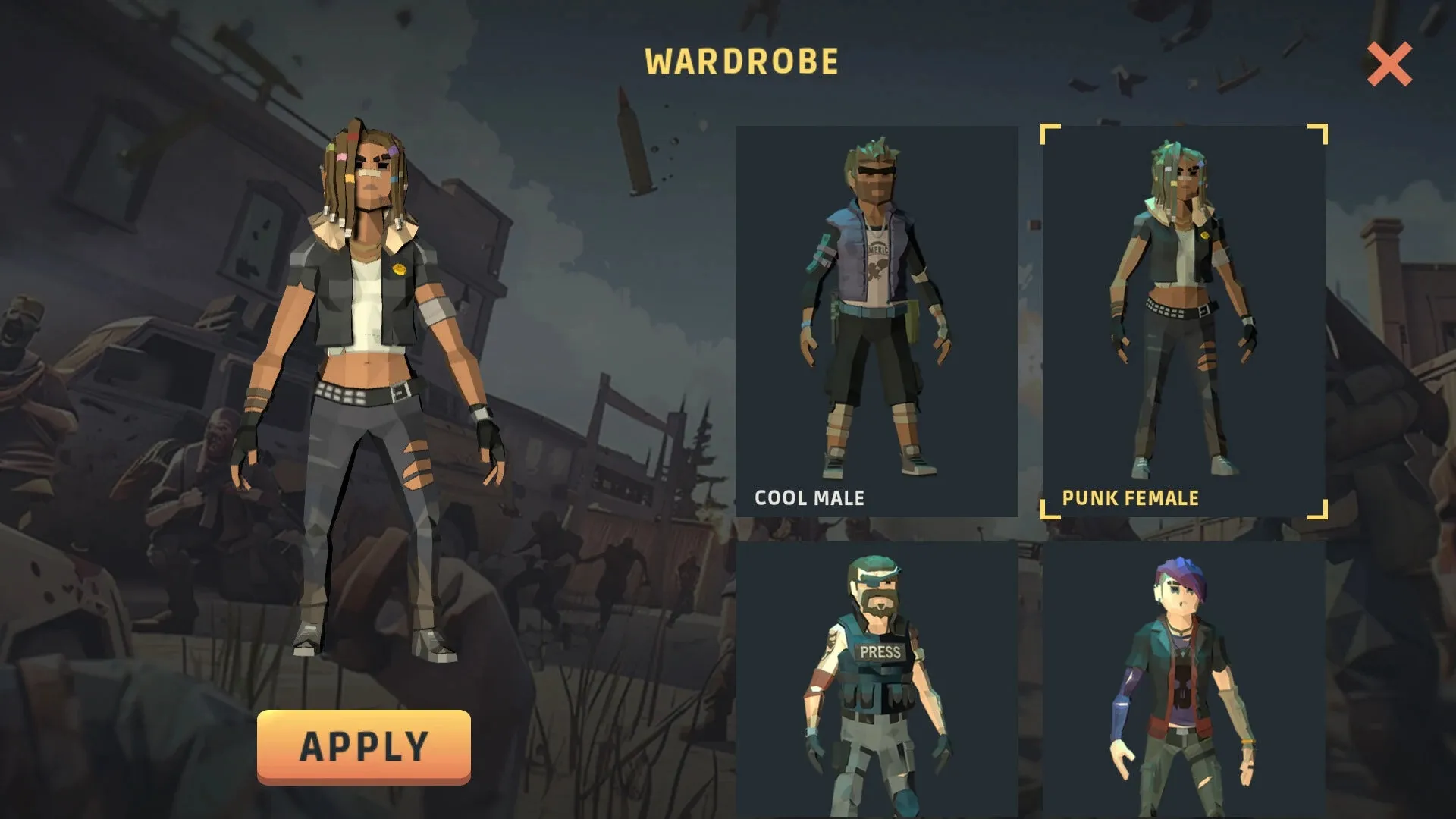
Task: Apply the selected wardrobe outfit
Action: tap(363, 746)
